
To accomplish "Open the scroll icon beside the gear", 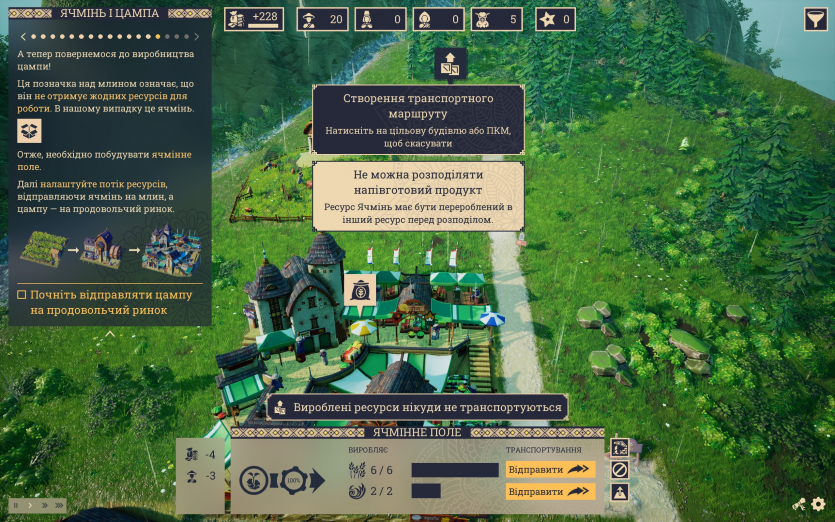I will (x=799, y=504).
